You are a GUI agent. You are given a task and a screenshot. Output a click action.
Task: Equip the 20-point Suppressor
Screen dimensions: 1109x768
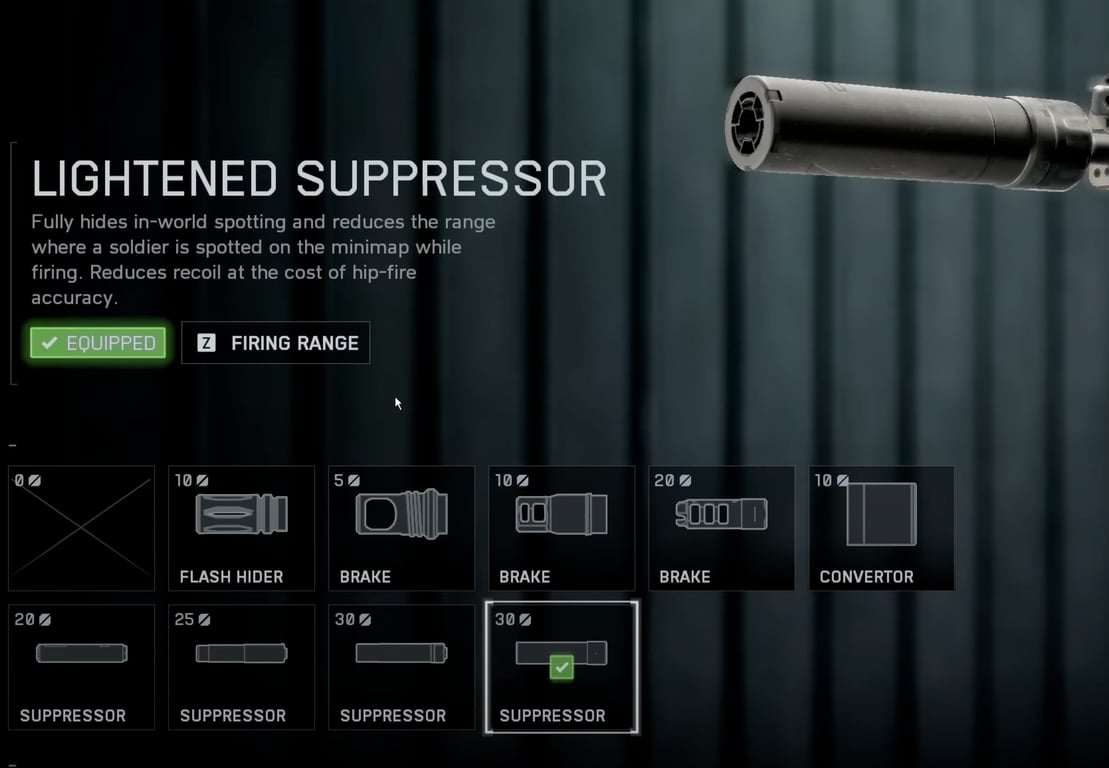82,667
